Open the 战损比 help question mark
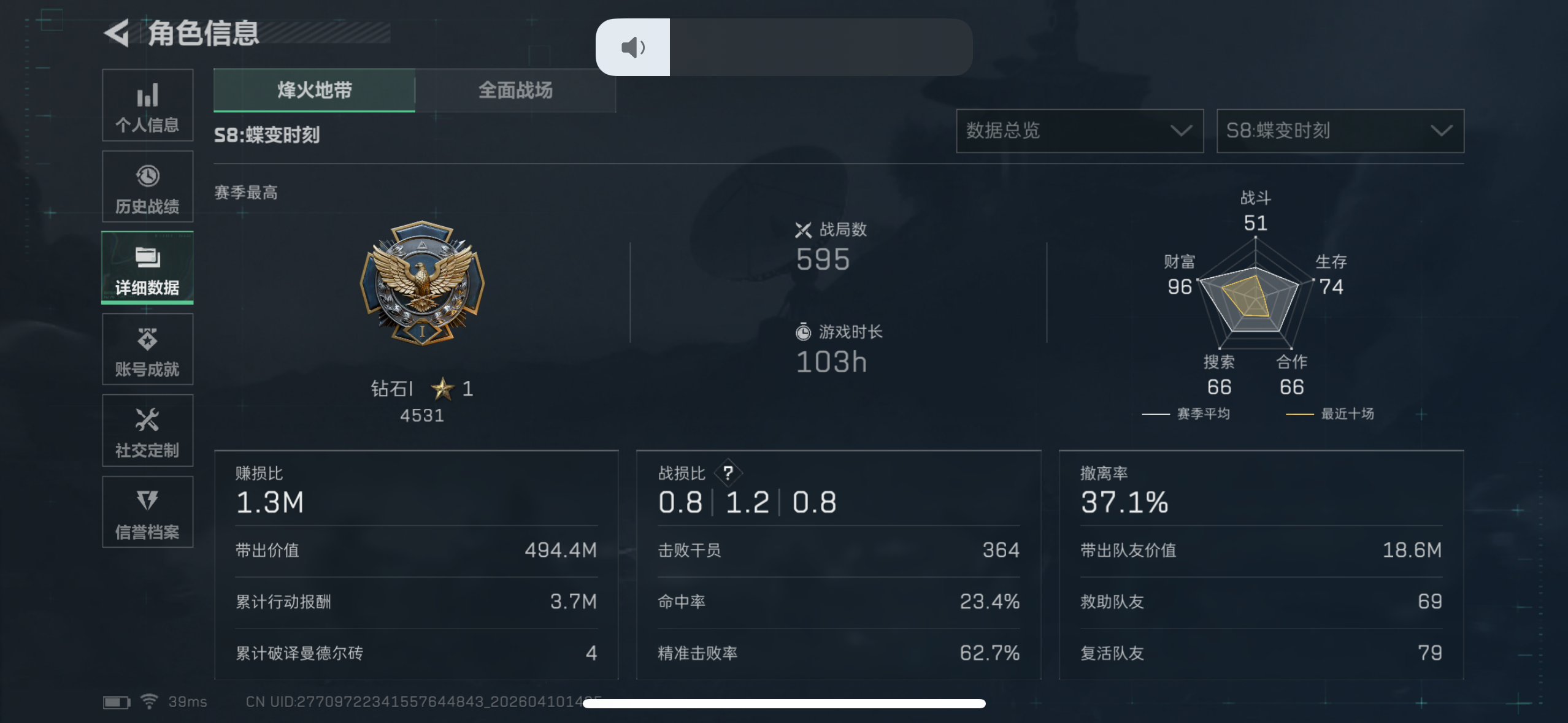 click(730, 472)
